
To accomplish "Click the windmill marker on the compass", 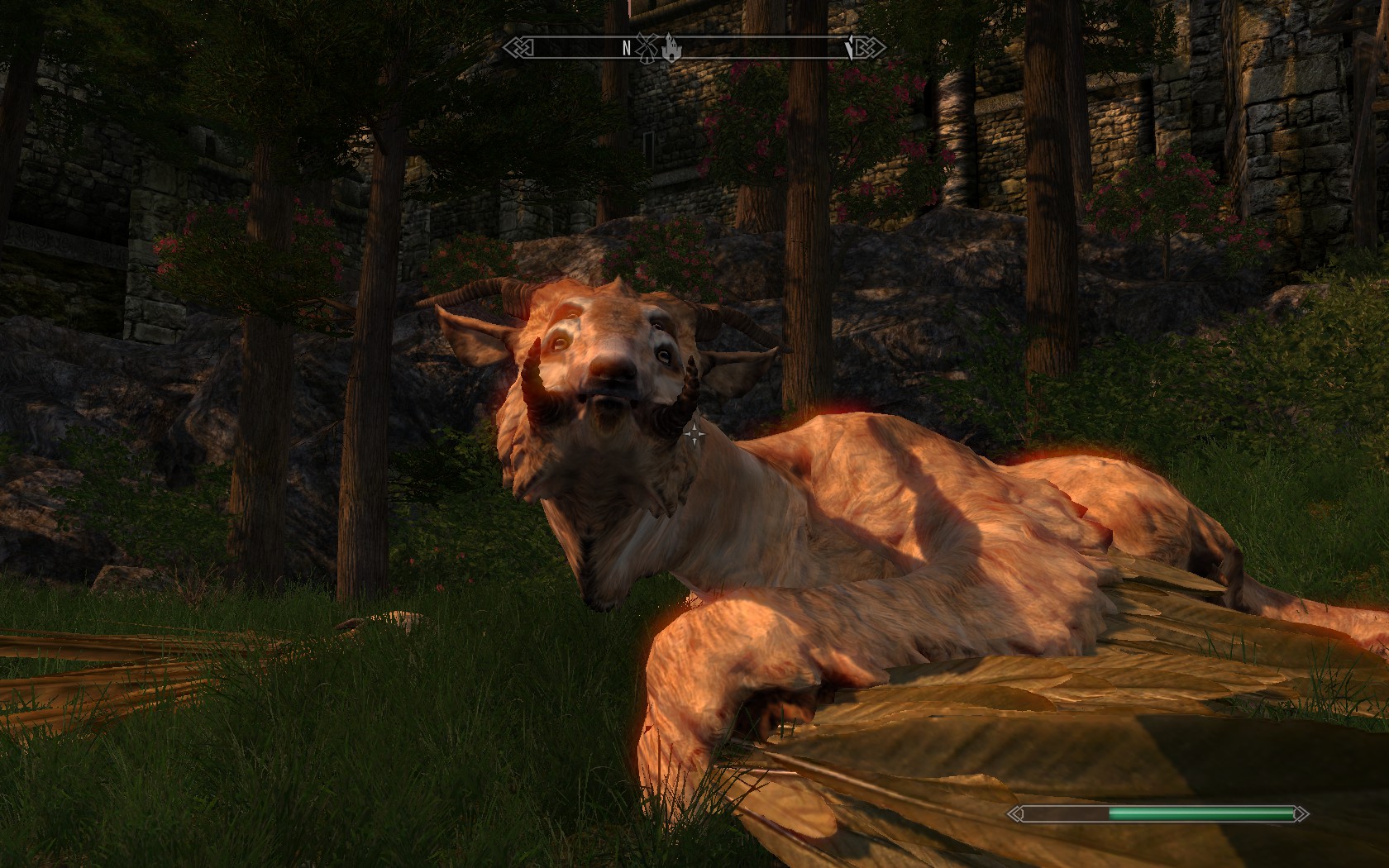I will 646,49.
